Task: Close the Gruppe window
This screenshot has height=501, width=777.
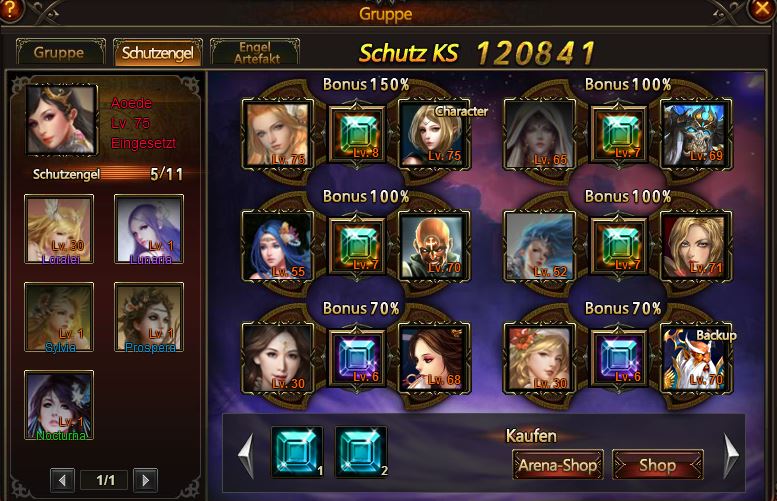Action: 761,11
